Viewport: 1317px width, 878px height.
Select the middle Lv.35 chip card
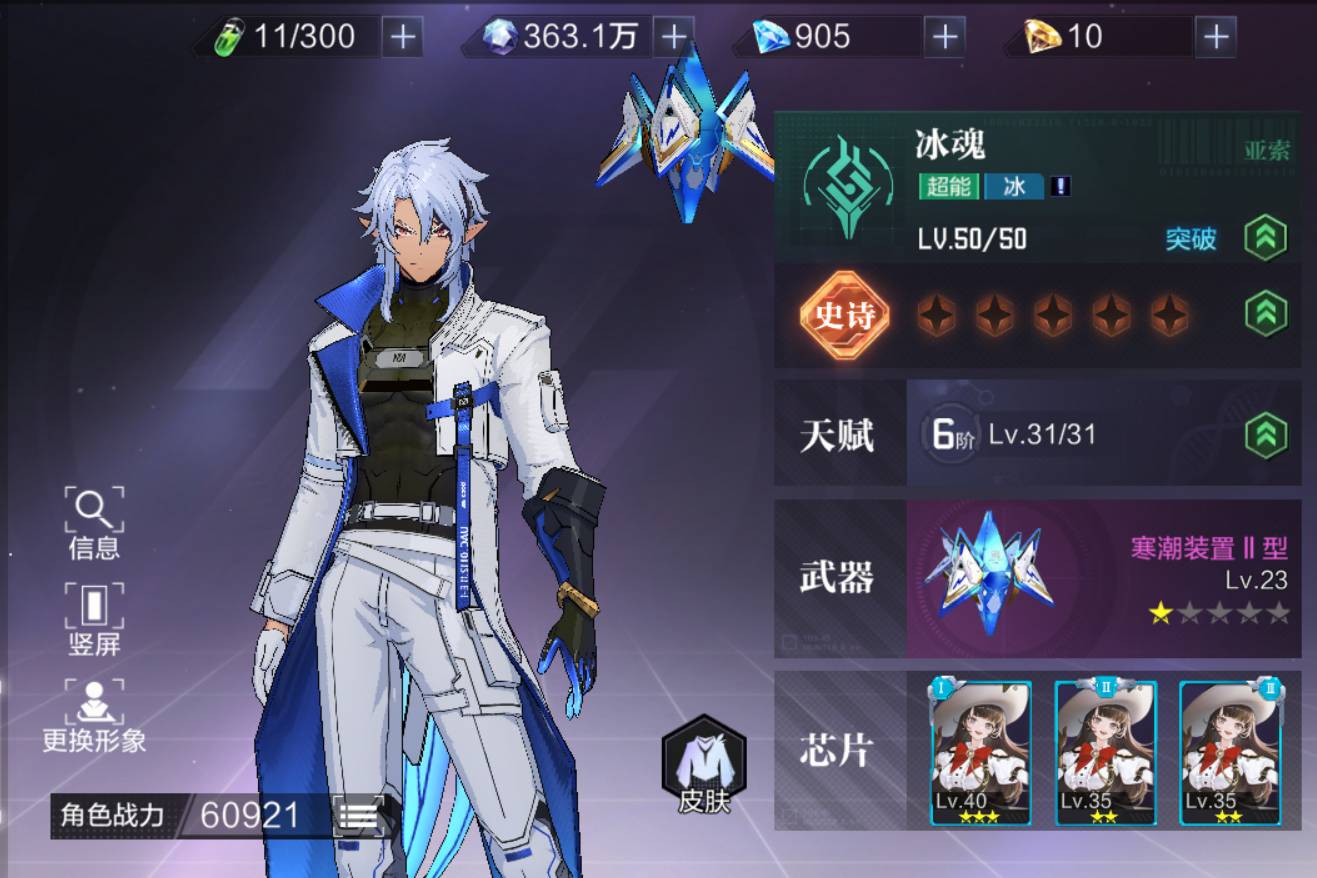pyautogui.click(x=1105, y=752)
